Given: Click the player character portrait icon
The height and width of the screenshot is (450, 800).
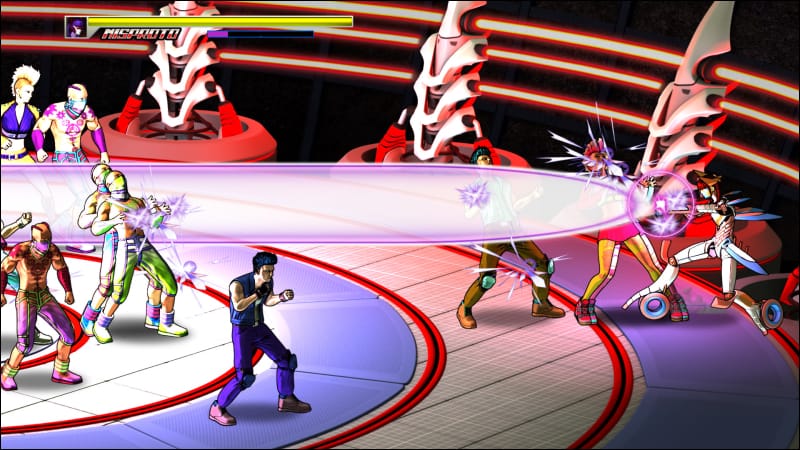Looking at the screenshot, I should [x=76, y=27].
